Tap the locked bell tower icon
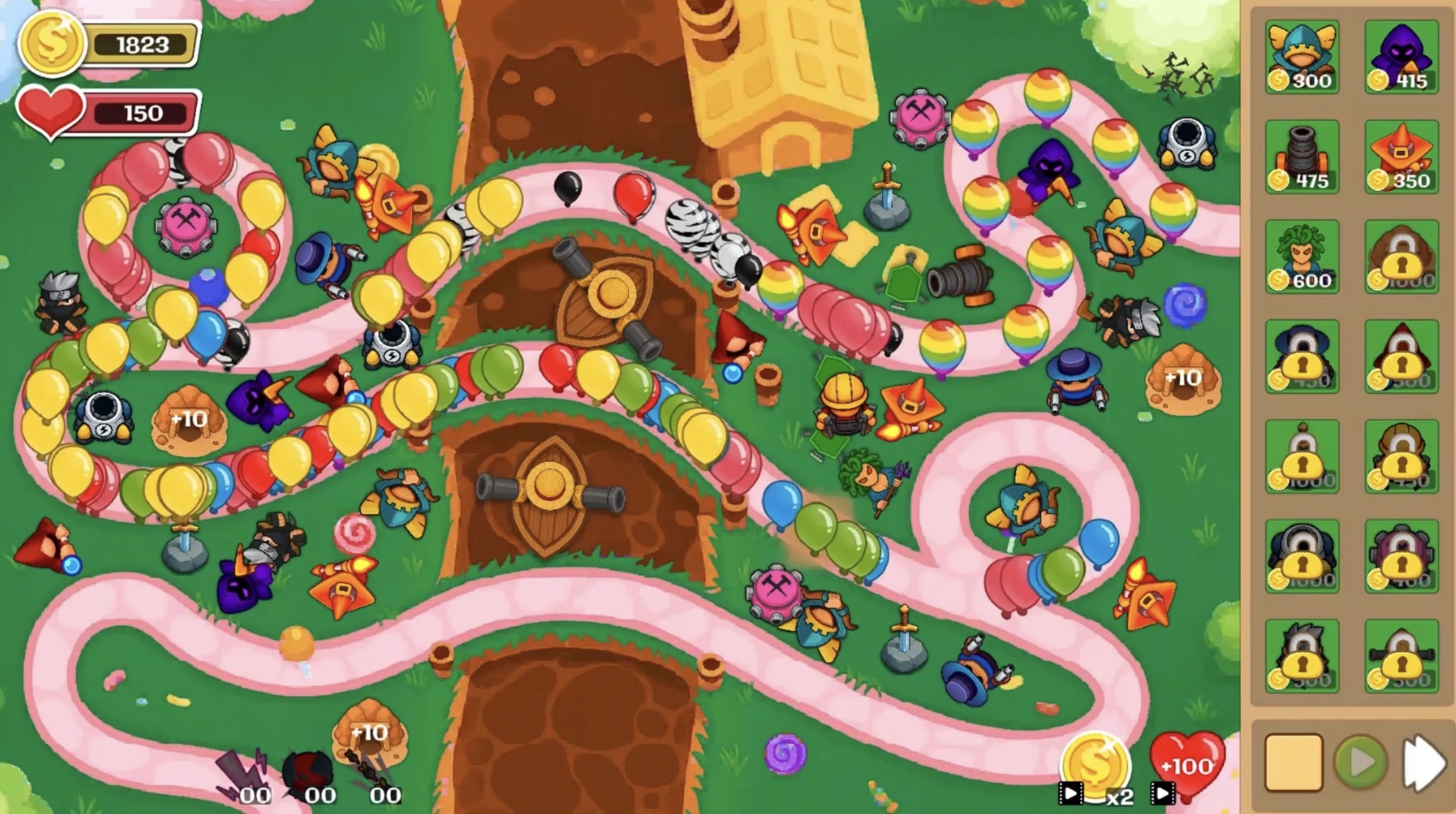This screenshot has width=1456, height=814. tap(1302, 456)
